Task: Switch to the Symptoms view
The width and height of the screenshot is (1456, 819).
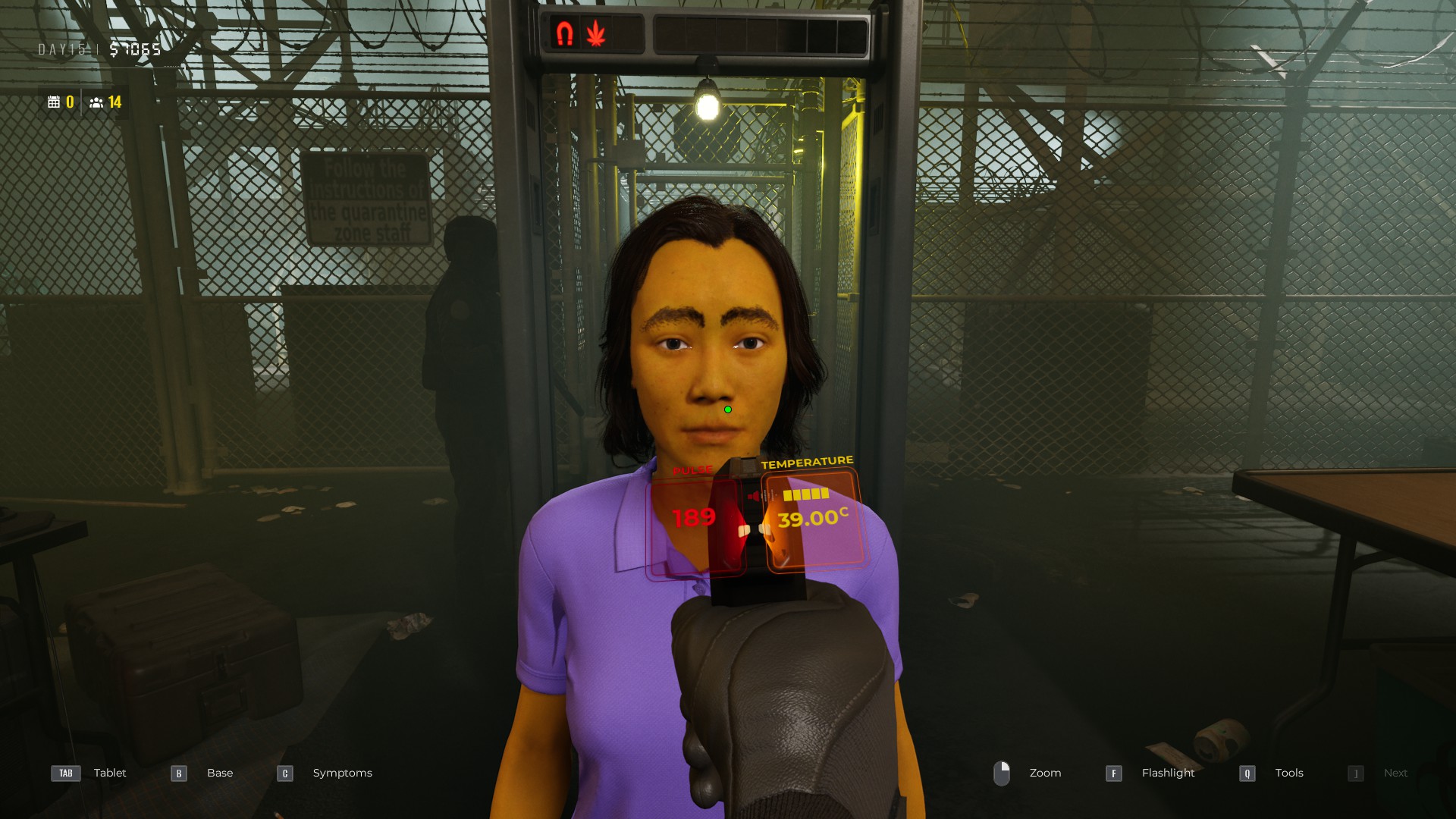Action: point(342,773)
